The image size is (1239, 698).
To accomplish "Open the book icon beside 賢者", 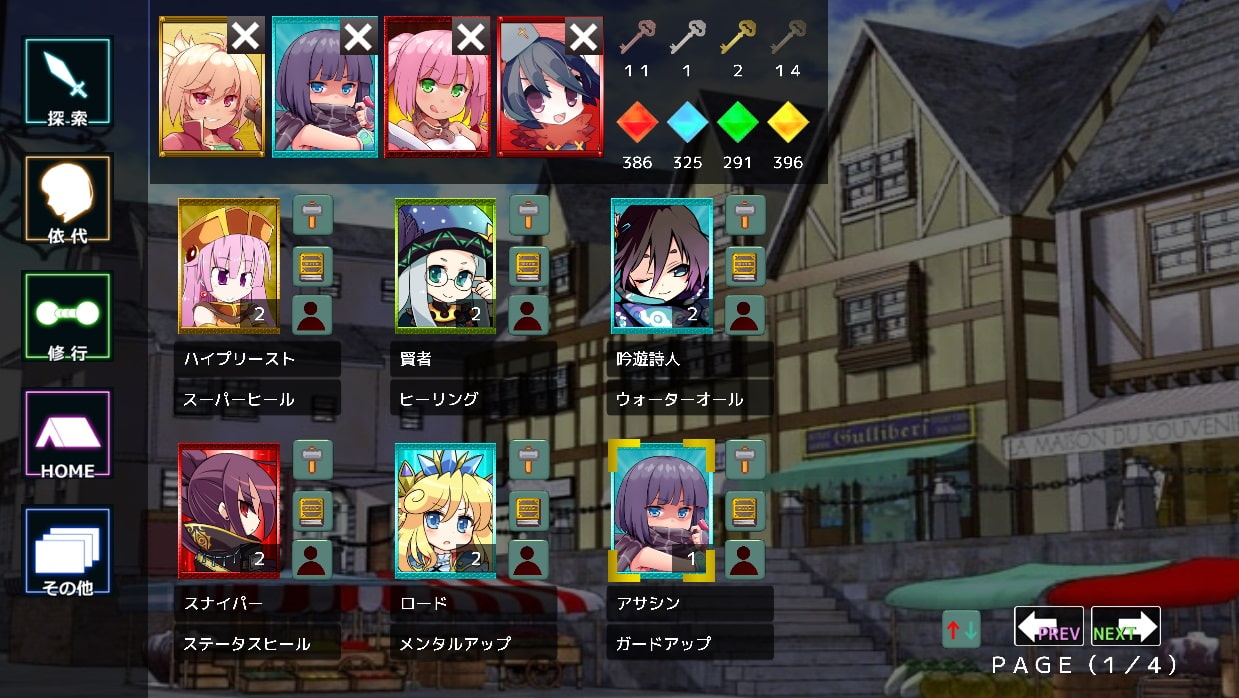I will tap(529, 265).
